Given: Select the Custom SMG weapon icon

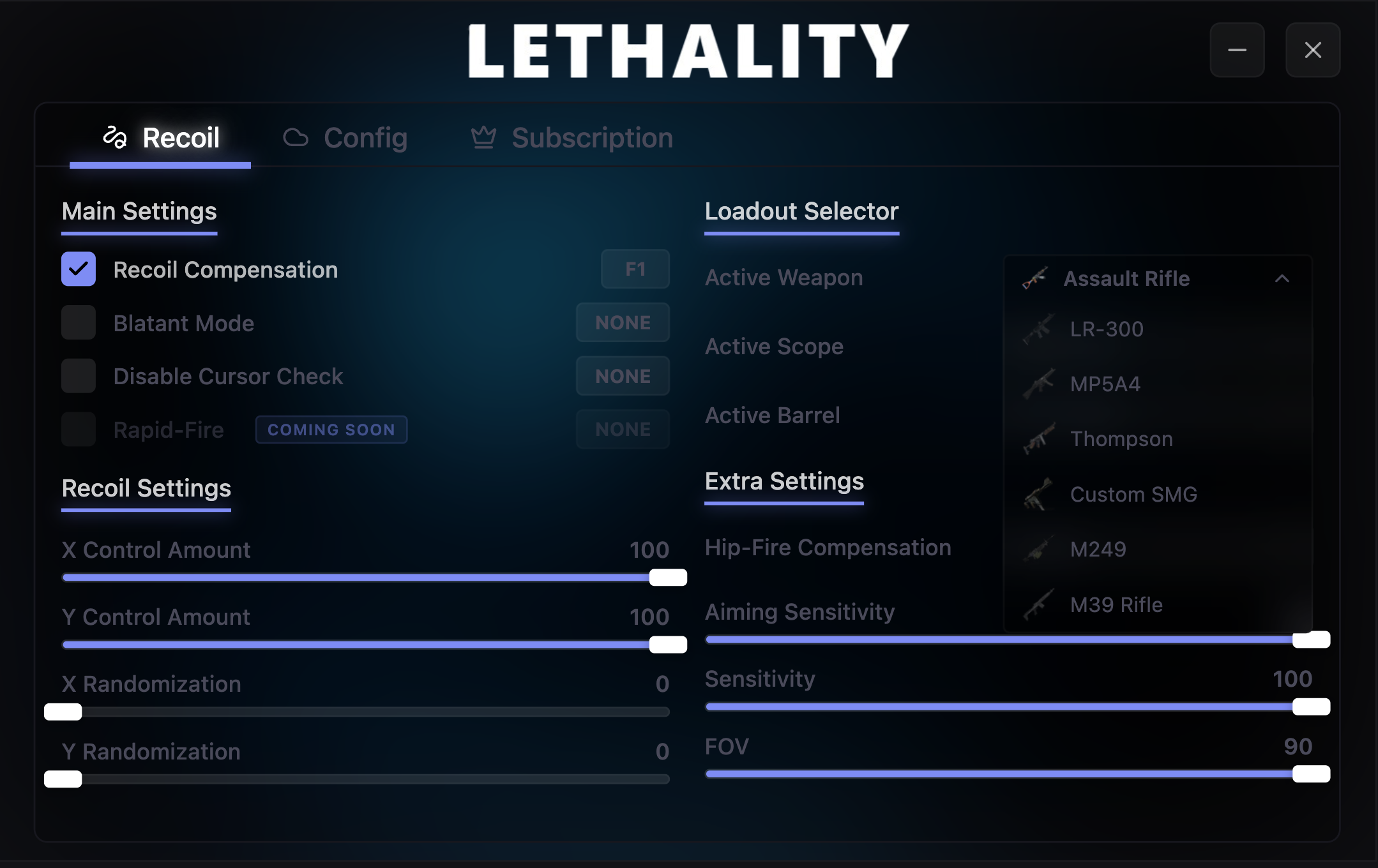Looking at the screenshot, I should [1040, 494].
